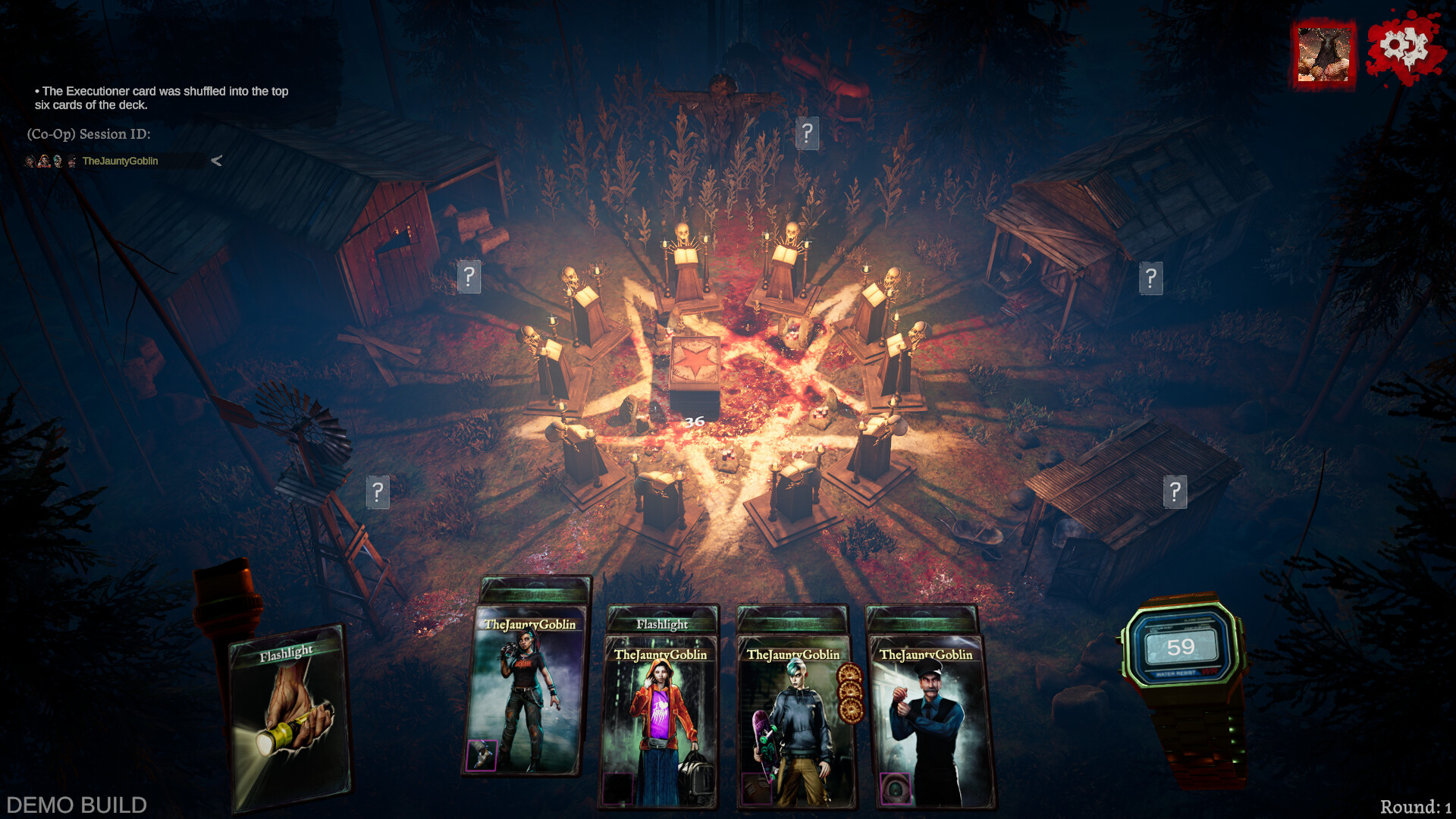Collapse the co-op session player list
Viewport: 1456px width, 819px height.
(217, 161)
